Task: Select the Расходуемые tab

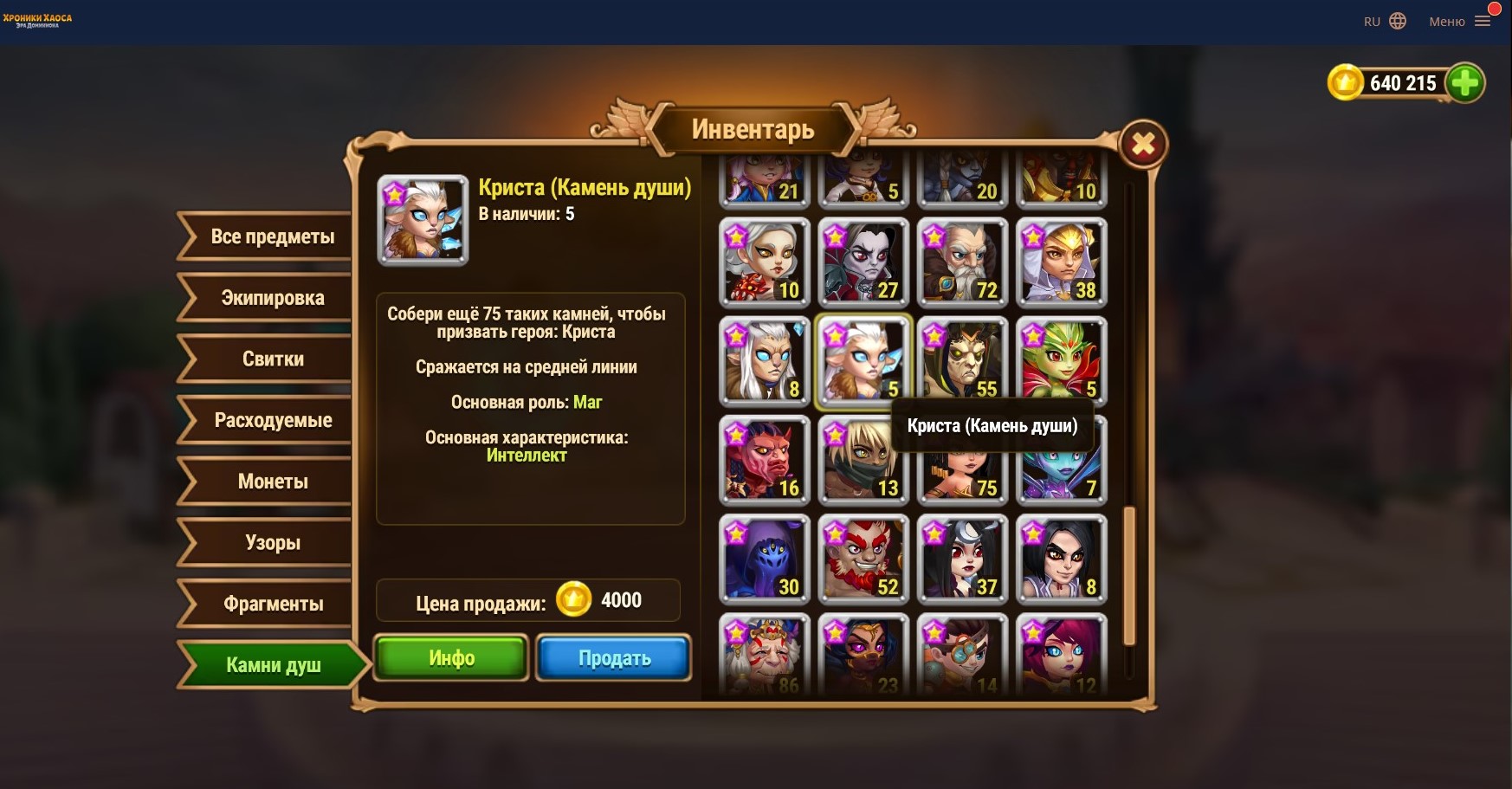Action: coord(272,421)
